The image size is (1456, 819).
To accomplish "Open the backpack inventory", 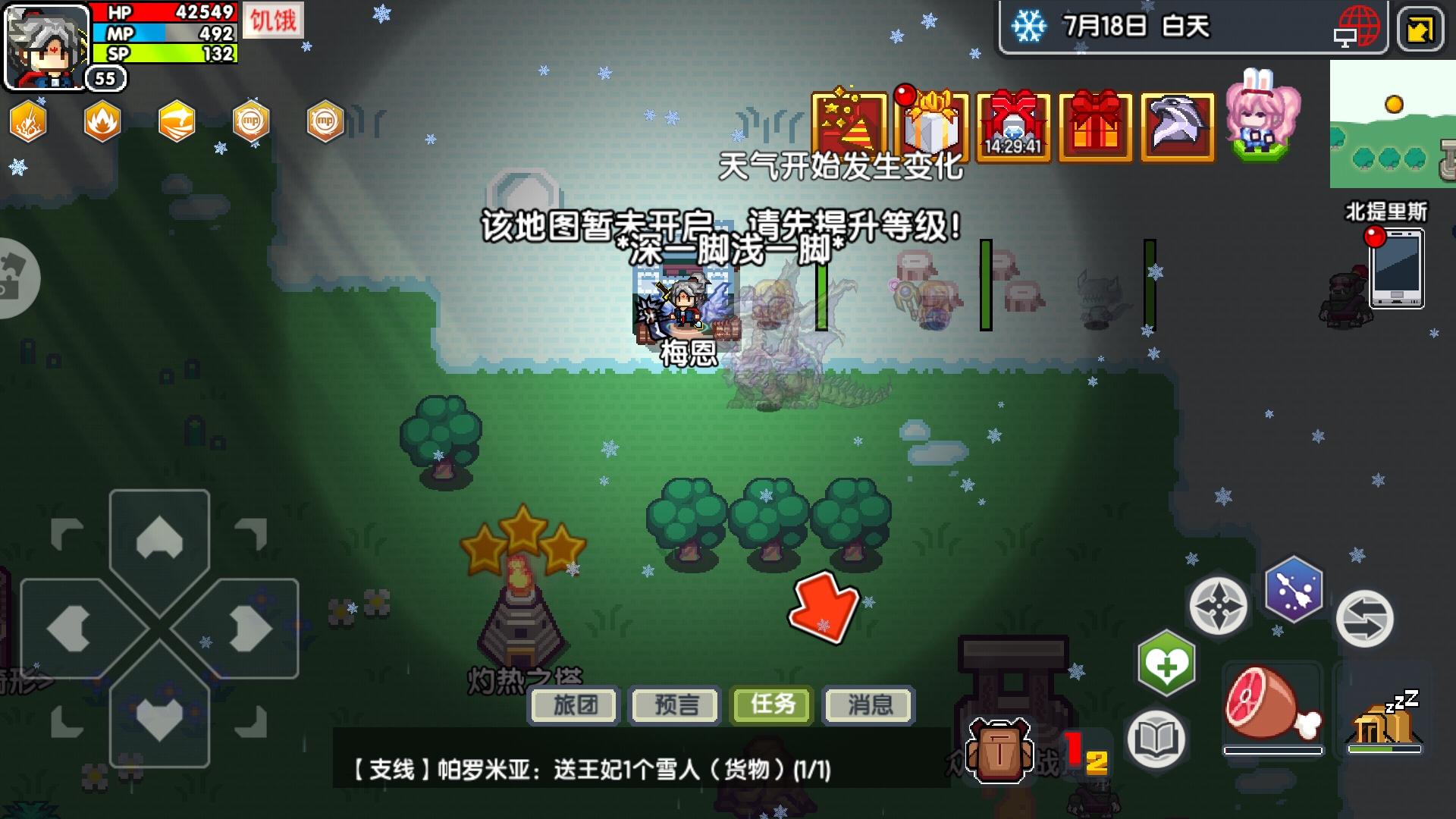I will (x=999, y=751).
